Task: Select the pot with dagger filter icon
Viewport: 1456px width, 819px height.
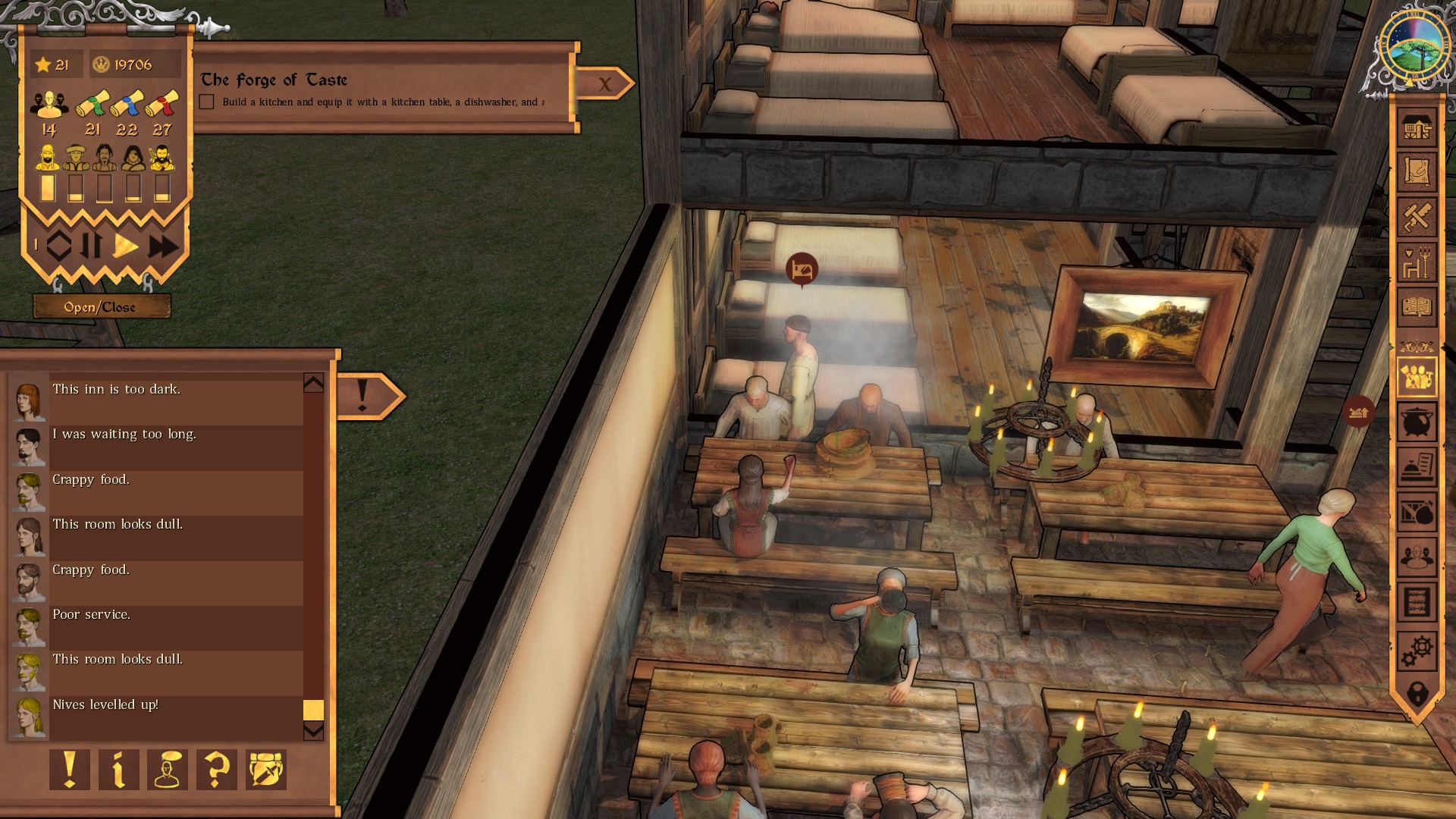Action: [266, 770]
